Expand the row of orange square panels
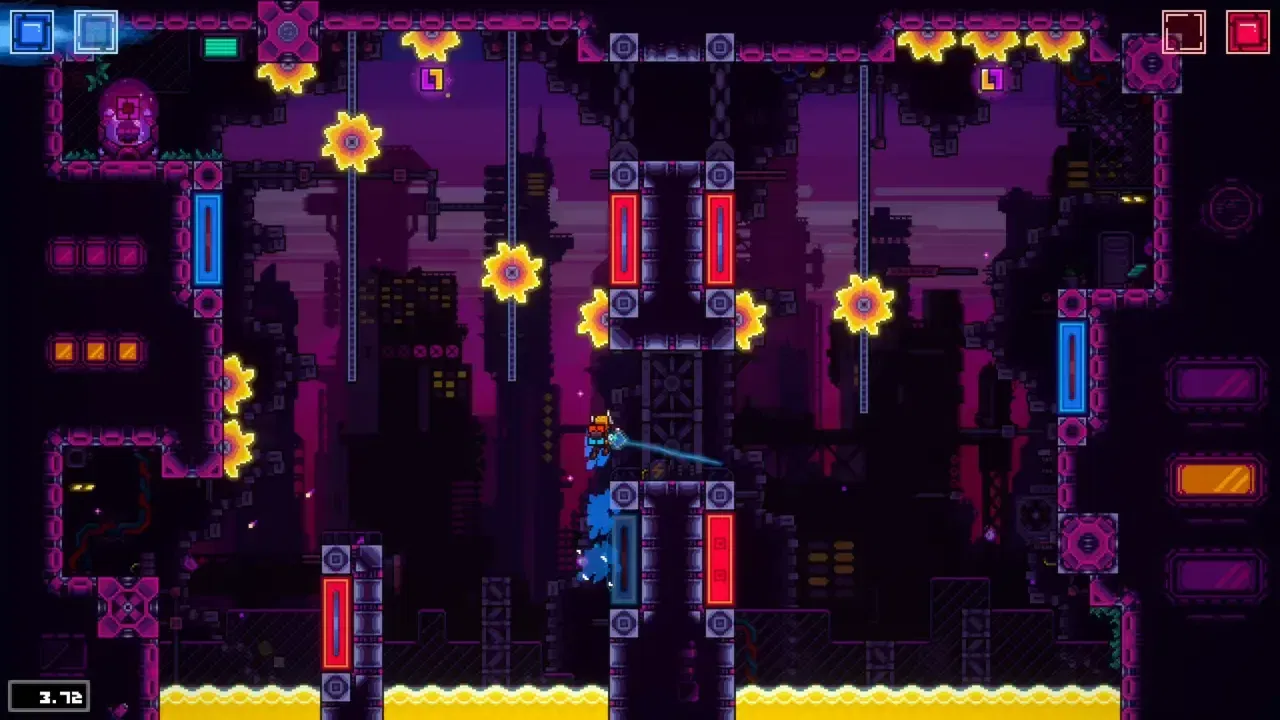Viewport: 1280px width, 720px height. click(x=96, y=352)
